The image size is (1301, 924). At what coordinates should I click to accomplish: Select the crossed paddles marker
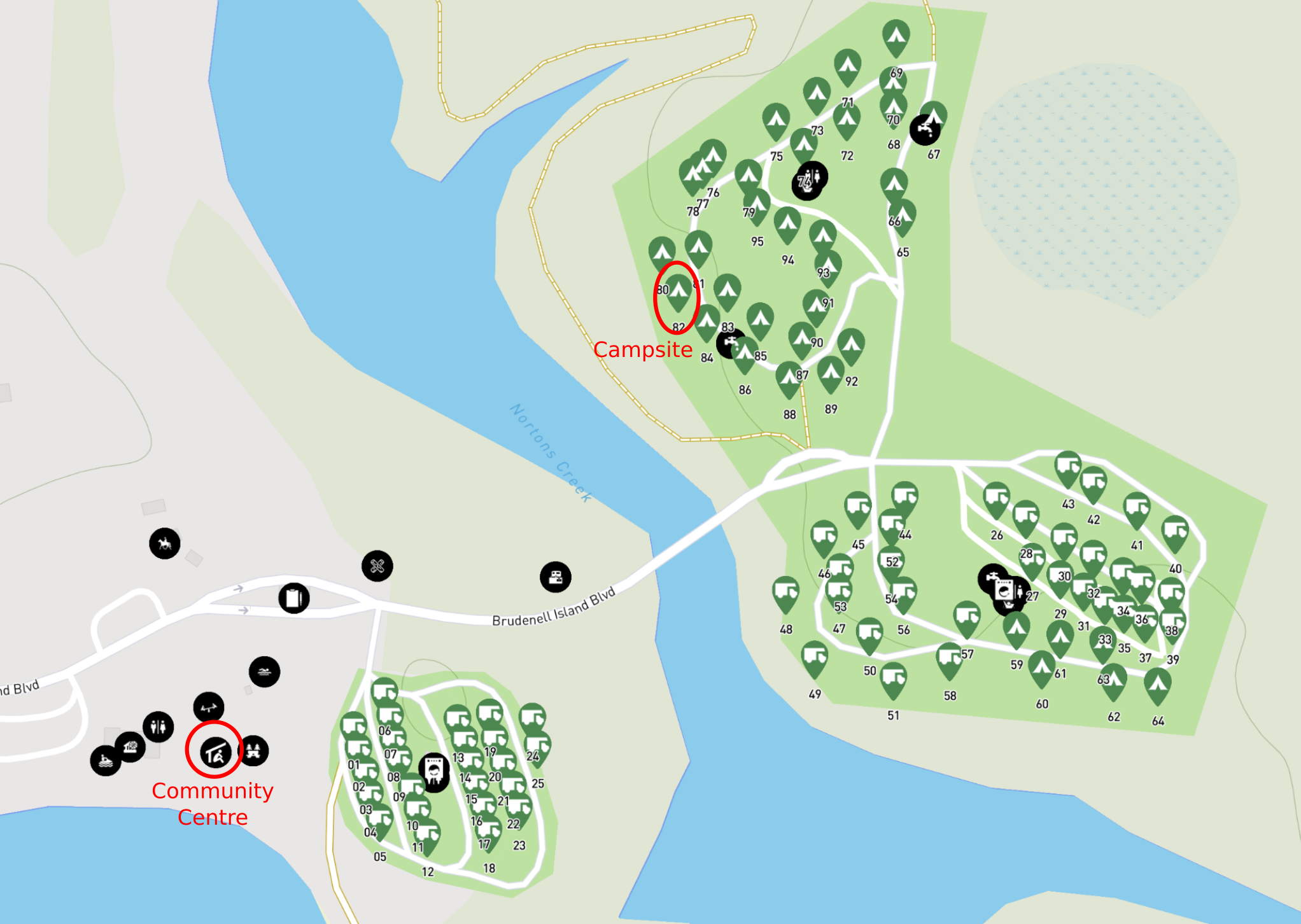(x=377, y=566)
